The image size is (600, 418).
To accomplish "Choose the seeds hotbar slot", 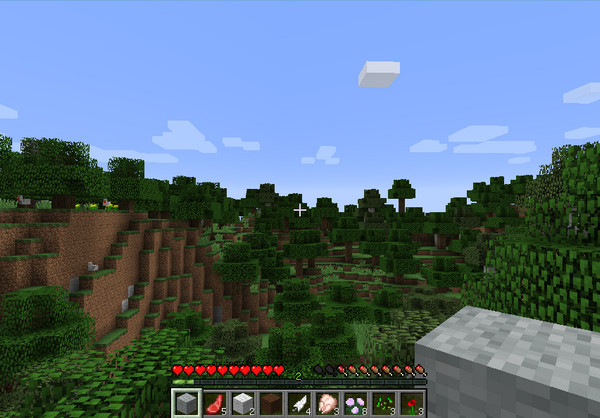I will (384, 404).
